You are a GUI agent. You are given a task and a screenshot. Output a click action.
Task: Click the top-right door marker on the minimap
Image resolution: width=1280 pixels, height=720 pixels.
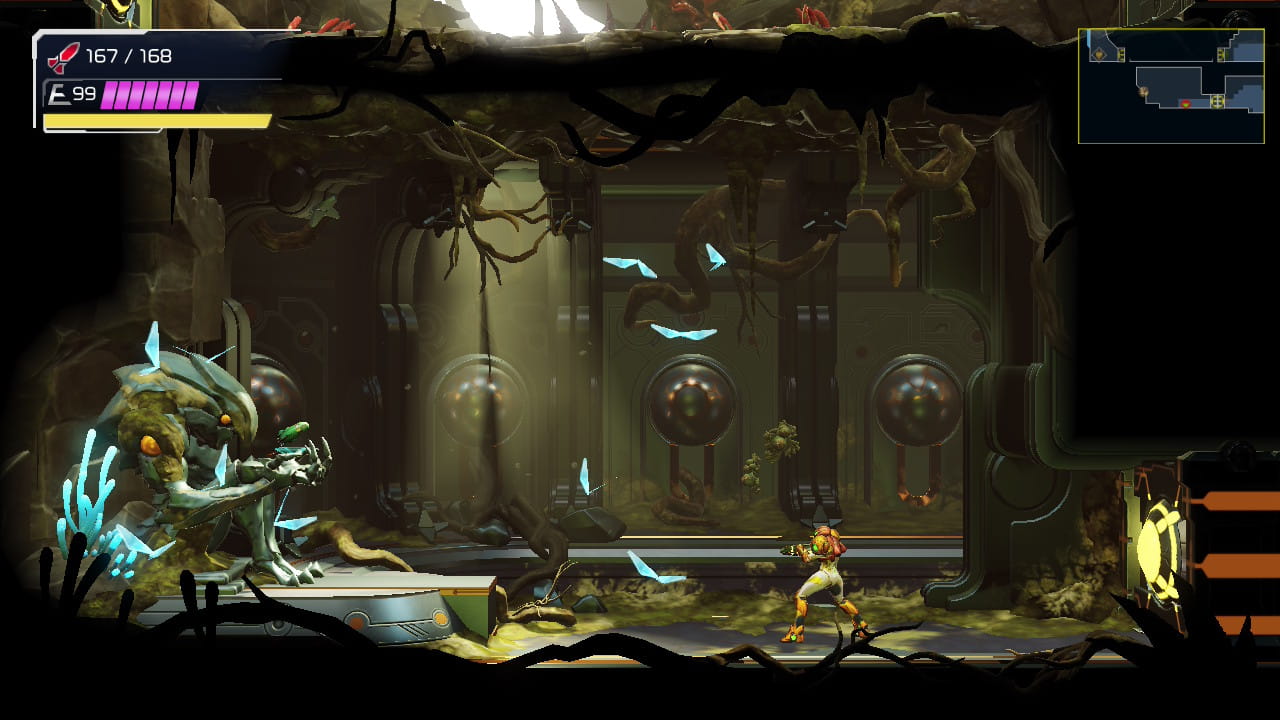pyautogui.click(x=1221, y=53)
